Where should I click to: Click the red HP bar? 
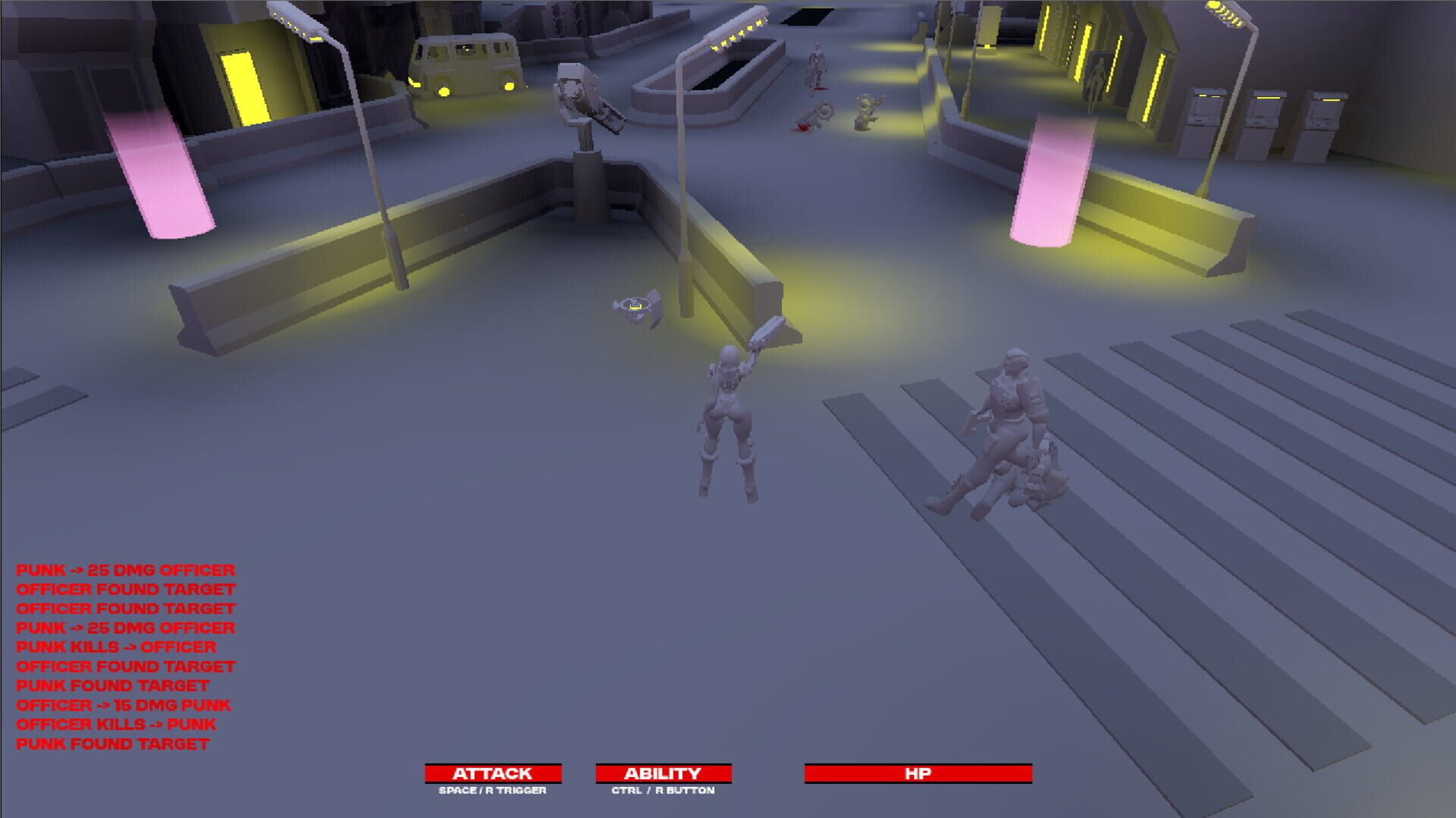919,773
